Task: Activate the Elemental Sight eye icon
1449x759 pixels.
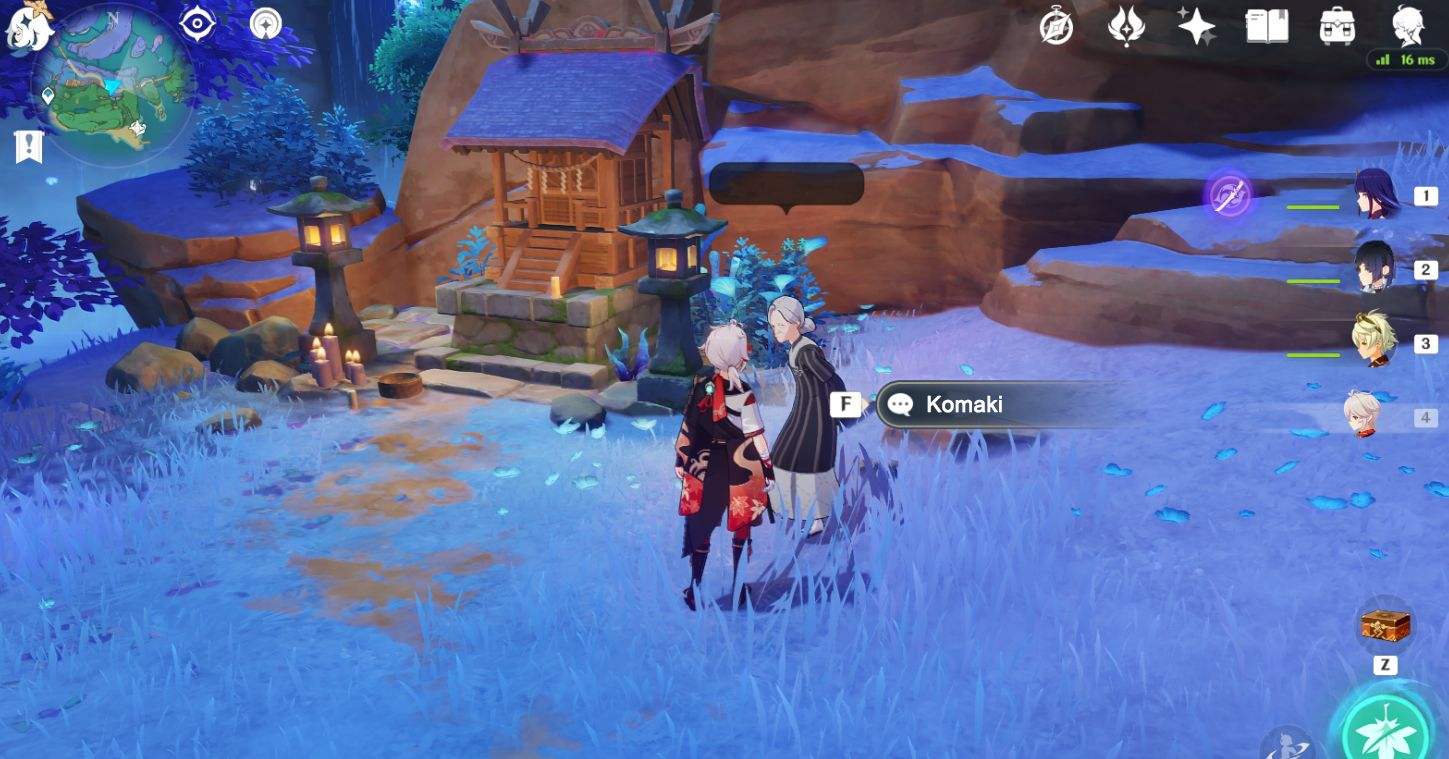Action: (x=195, y=24)
